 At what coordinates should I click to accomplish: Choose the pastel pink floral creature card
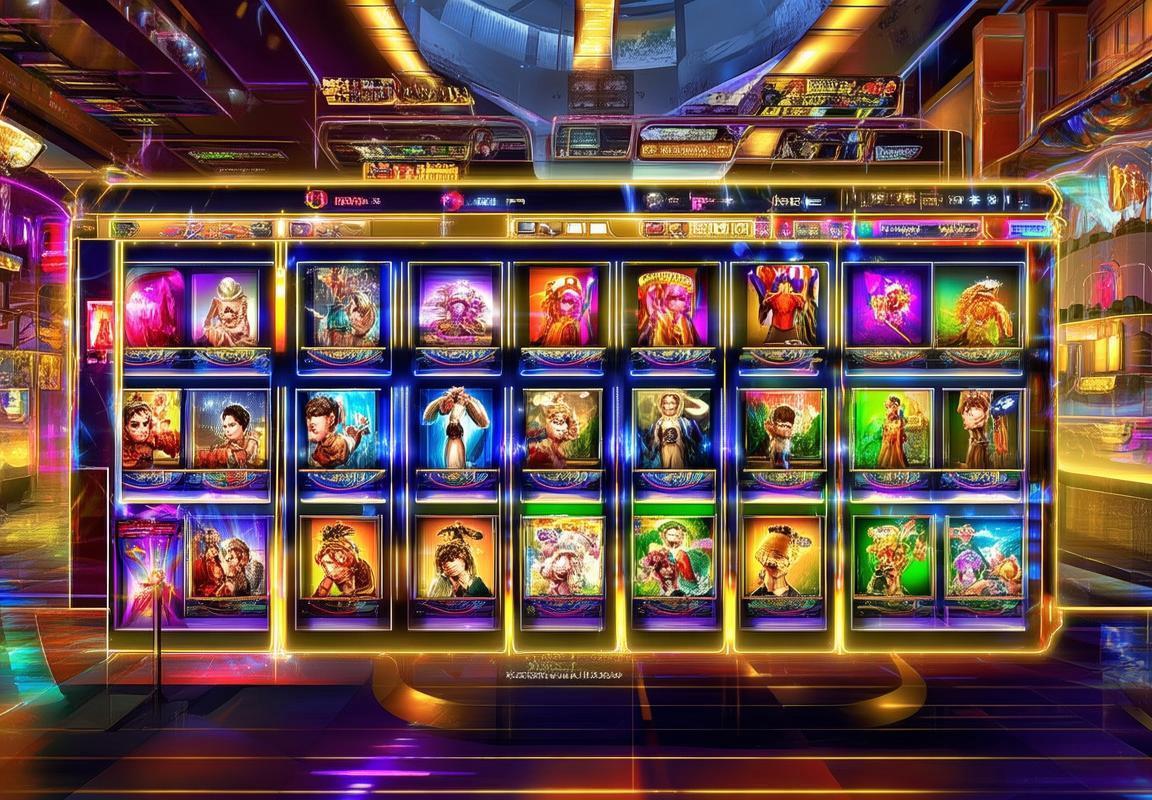click(x=564, y=556)
